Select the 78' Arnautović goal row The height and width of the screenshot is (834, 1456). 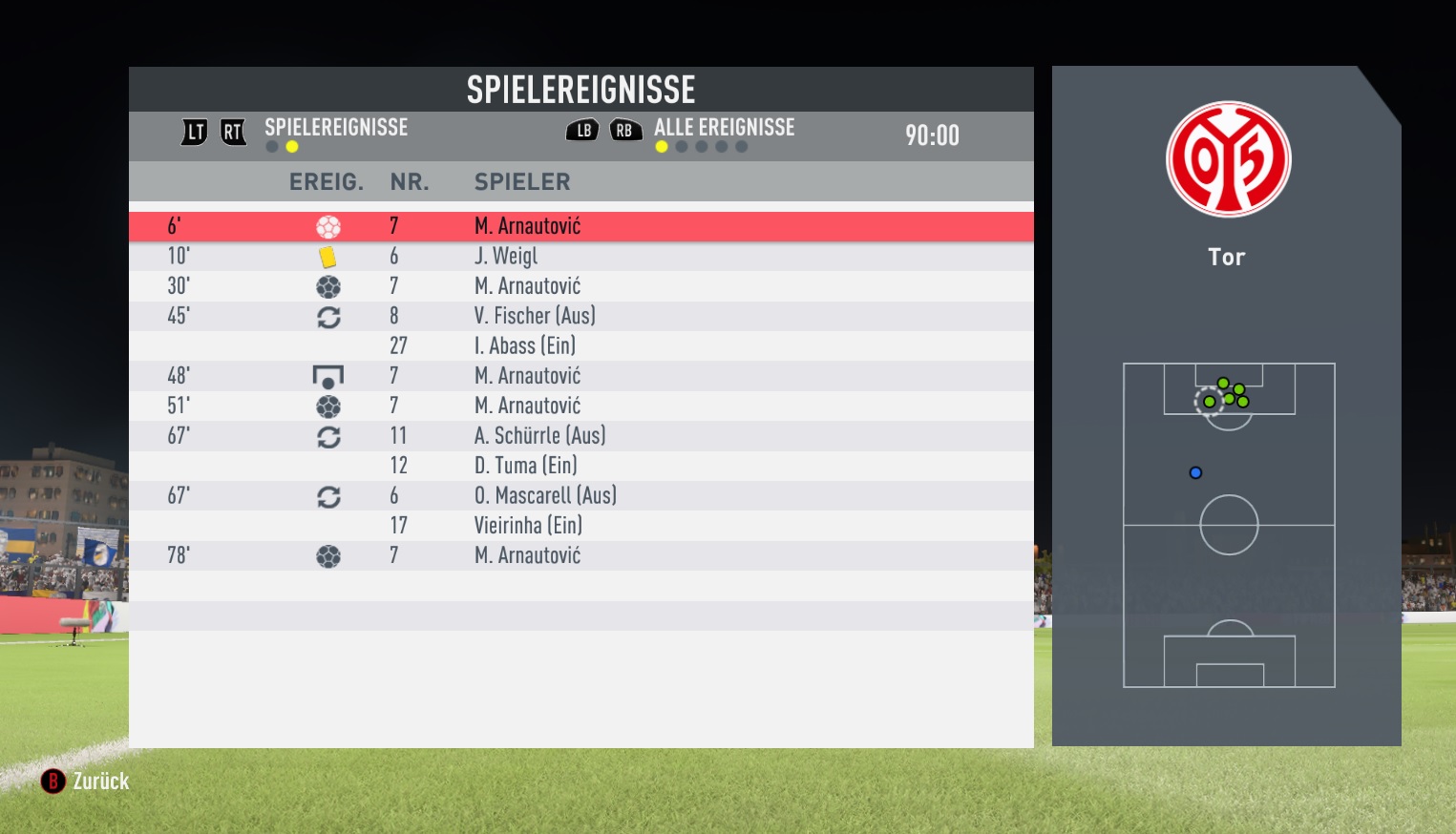click(580, 555)
